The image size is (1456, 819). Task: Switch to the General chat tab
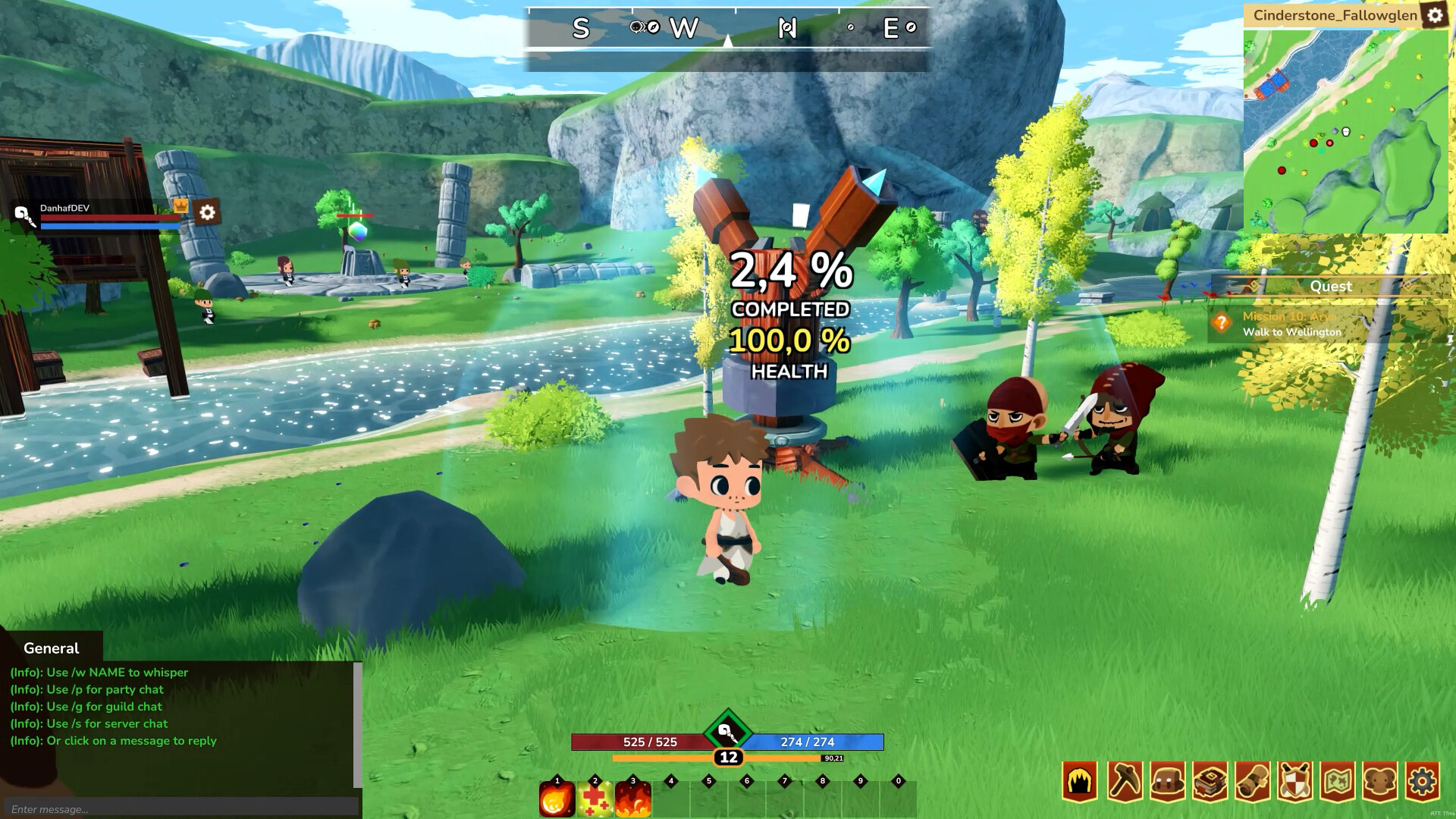(x=50, y=648)
